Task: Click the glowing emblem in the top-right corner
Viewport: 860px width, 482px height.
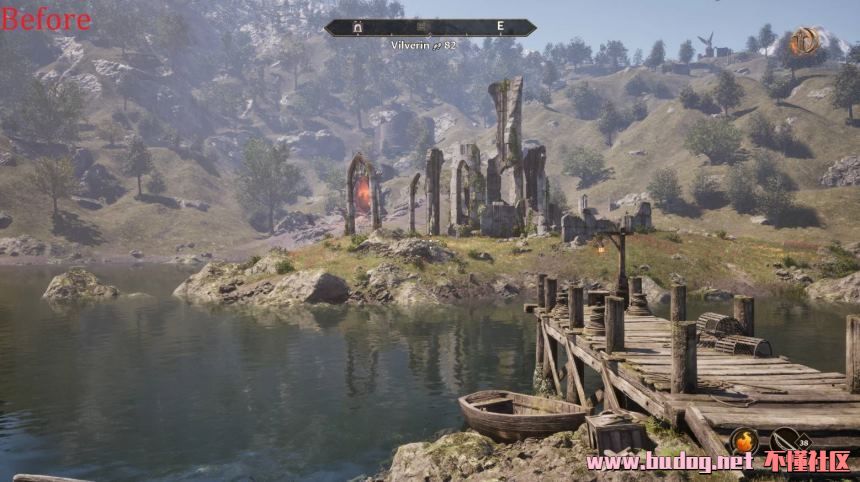Action: tap(804, 41)
